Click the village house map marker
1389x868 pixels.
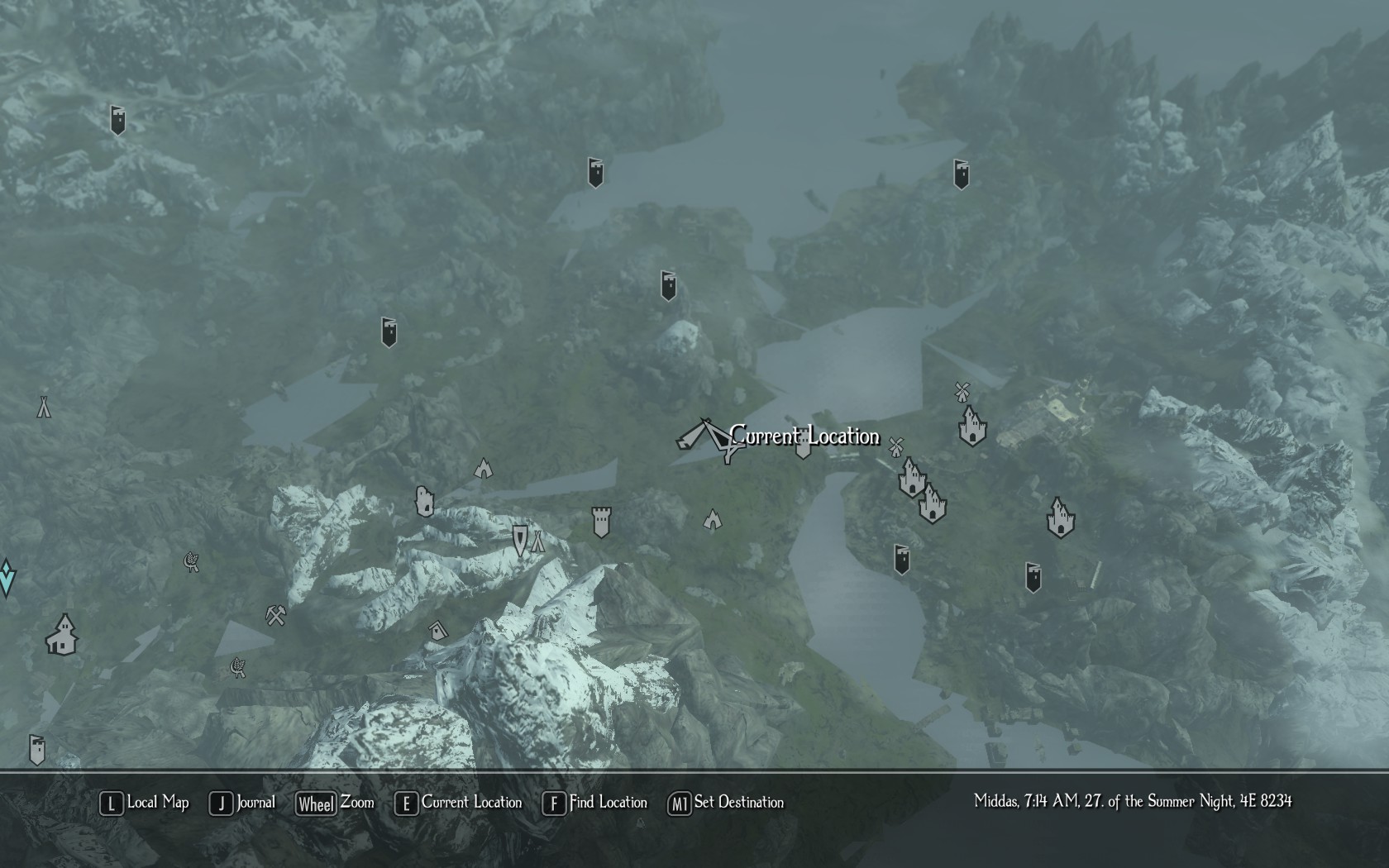click(62, 635)
